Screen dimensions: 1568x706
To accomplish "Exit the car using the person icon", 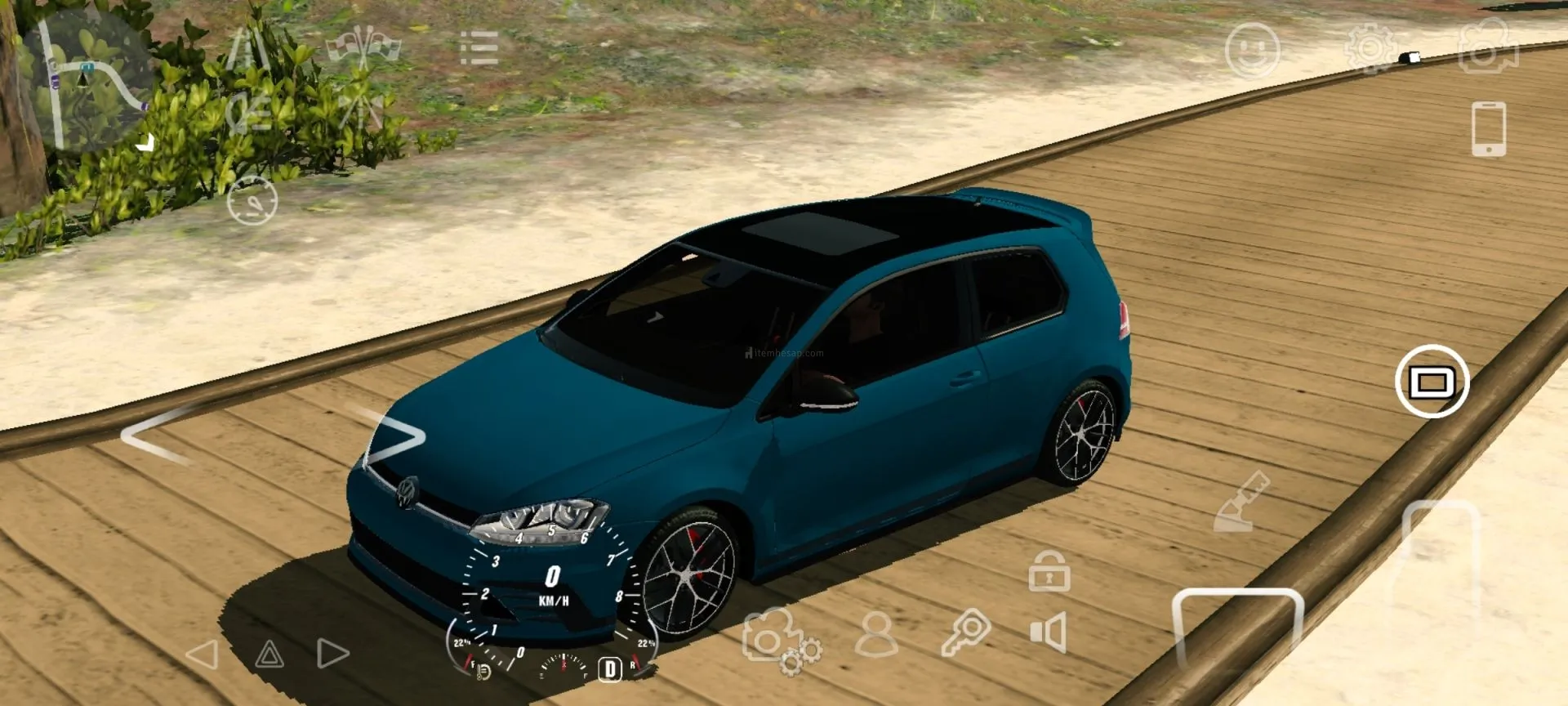I will pyautogui.click(x=876, y=634).
